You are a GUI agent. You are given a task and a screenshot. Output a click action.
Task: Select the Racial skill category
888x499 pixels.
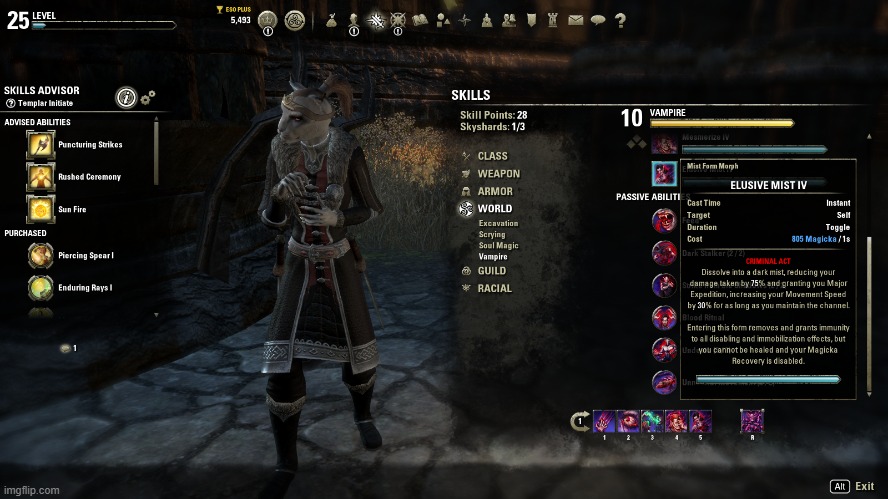[x=494, y=288]
